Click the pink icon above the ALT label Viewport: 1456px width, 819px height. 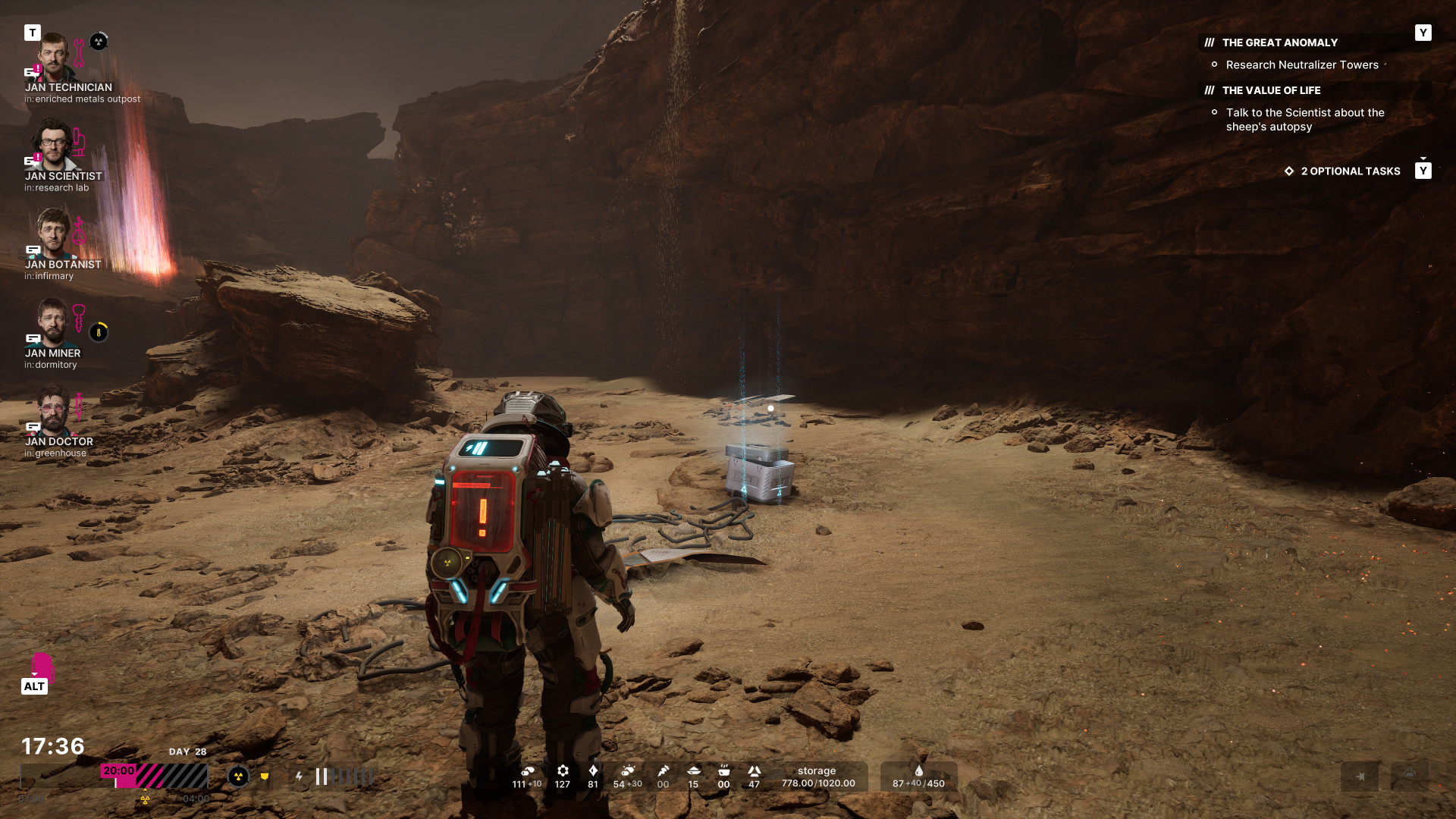pyautogui.click(x=42, y=666)
